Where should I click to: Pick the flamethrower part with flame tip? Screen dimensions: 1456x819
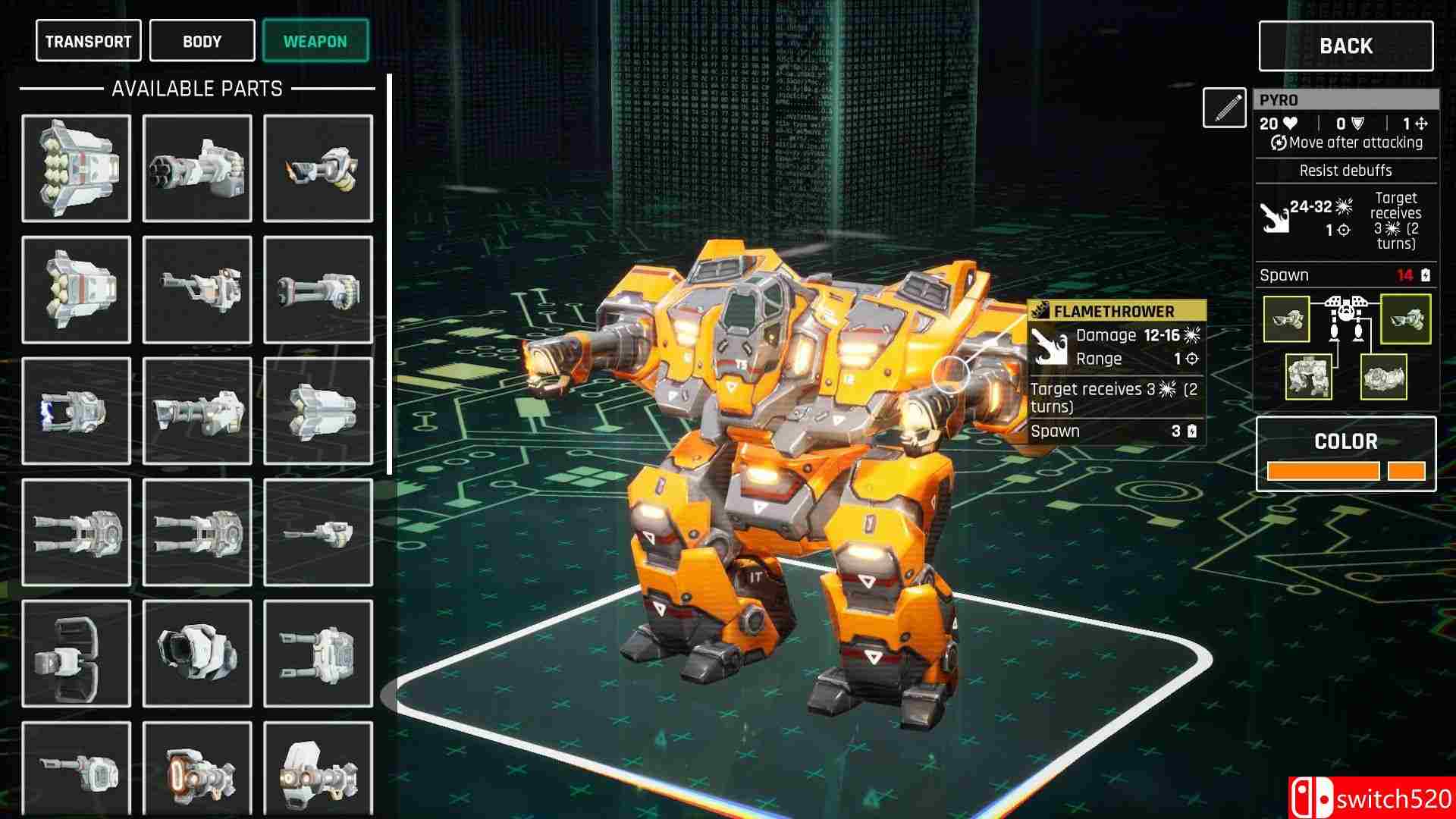[318, 168]
